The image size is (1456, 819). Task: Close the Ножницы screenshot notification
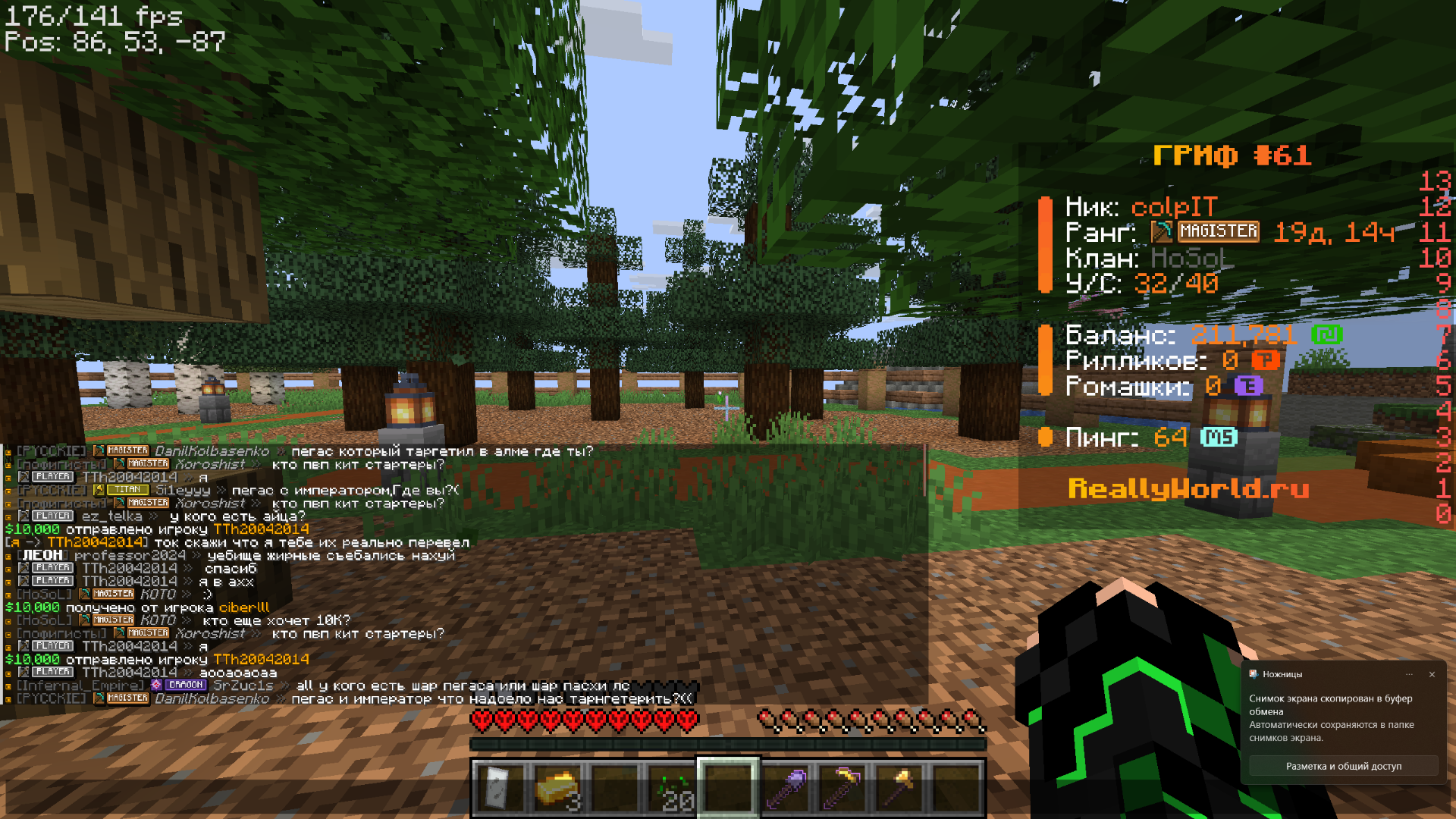1432,674
